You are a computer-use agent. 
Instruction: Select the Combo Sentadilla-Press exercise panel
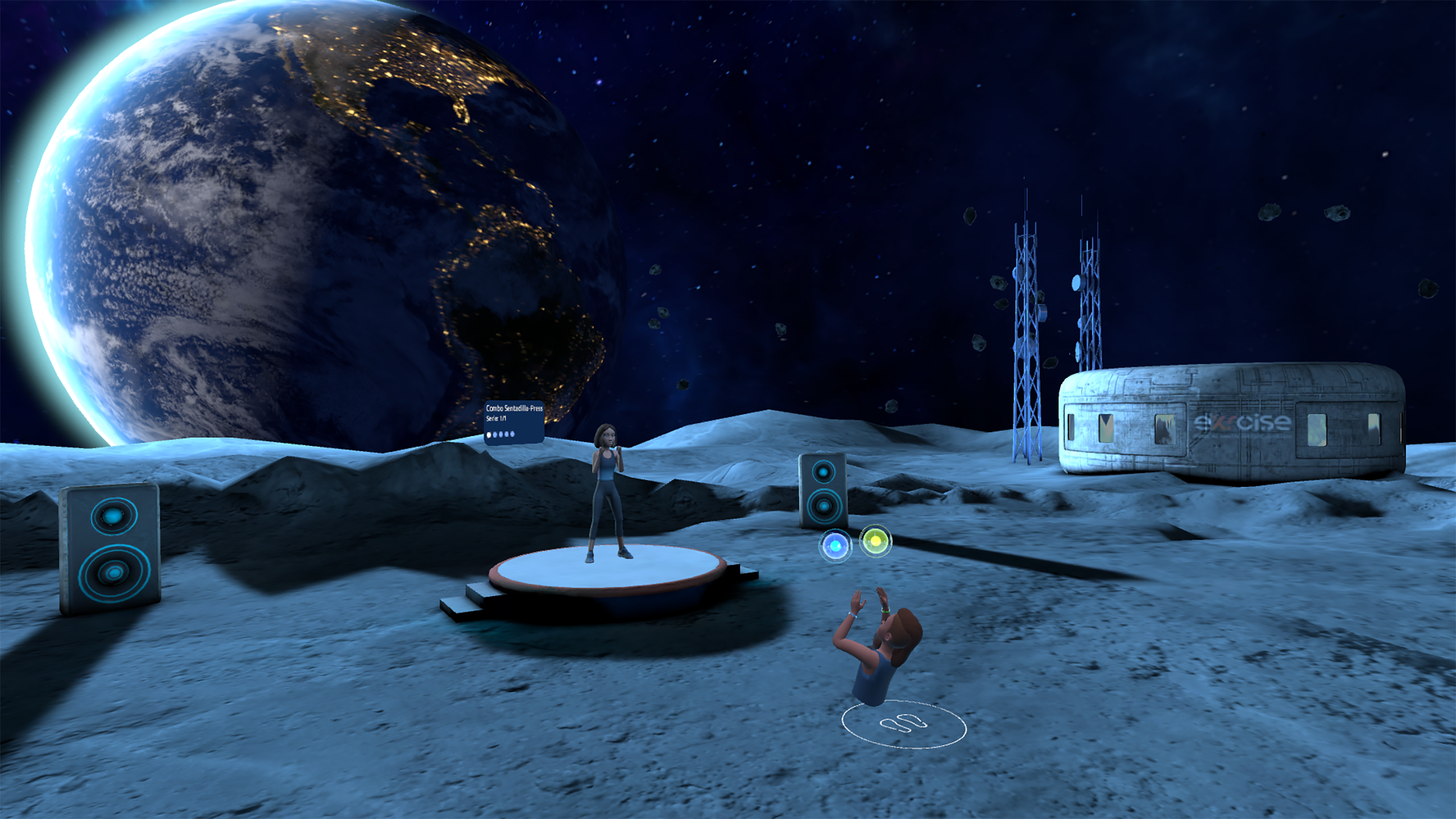coord(514,421)
